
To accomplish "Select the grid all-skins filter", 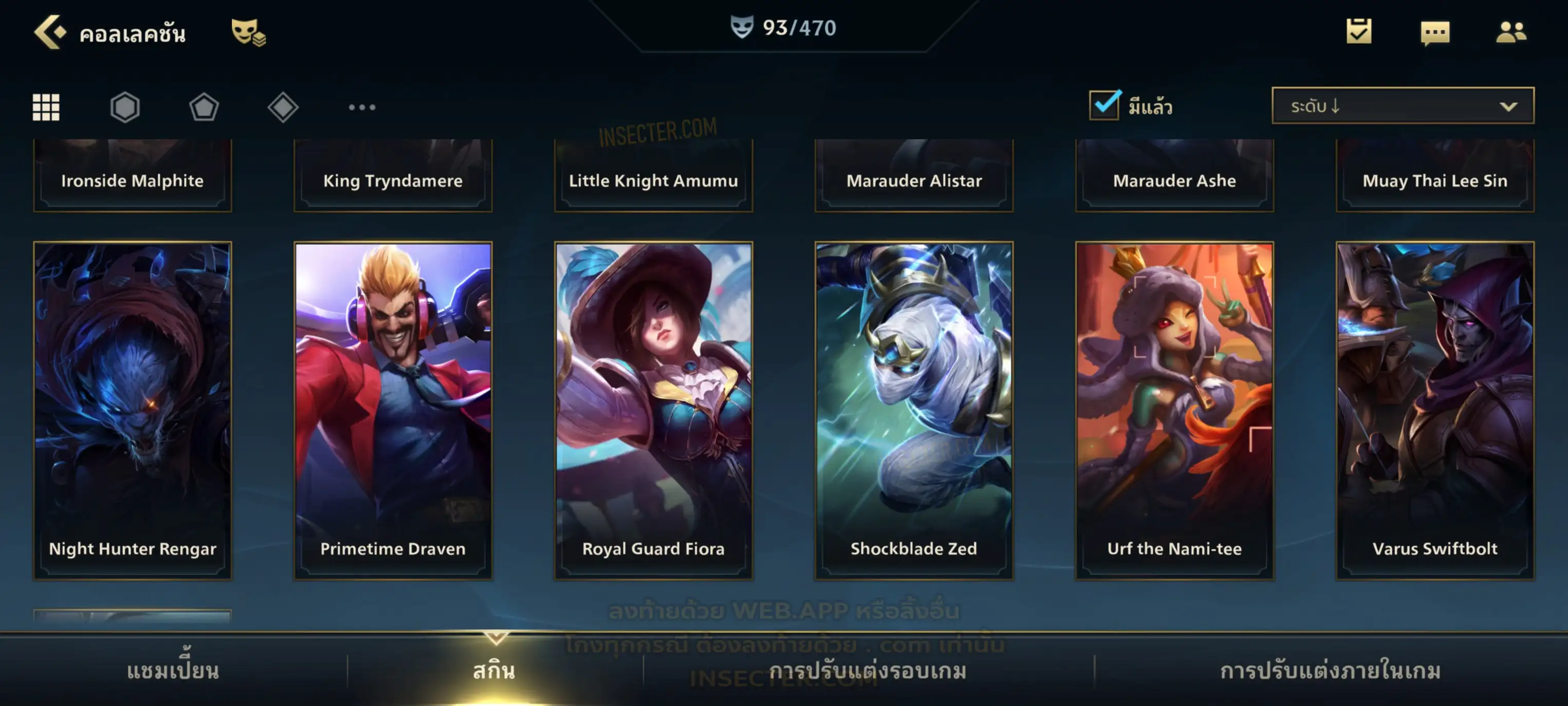I will tap(46, 107).
